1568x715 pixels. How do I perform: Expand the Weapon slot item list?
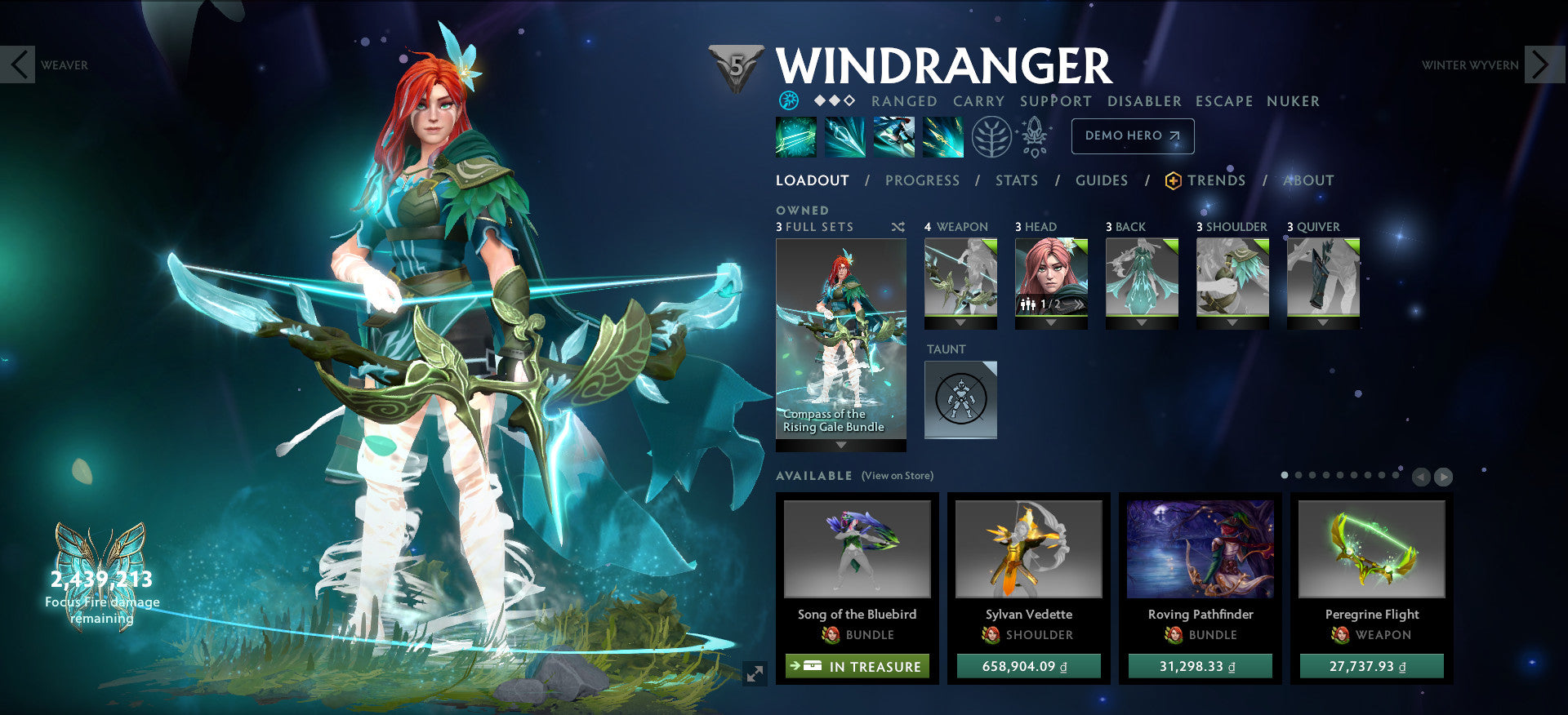(x=960, y=322)
